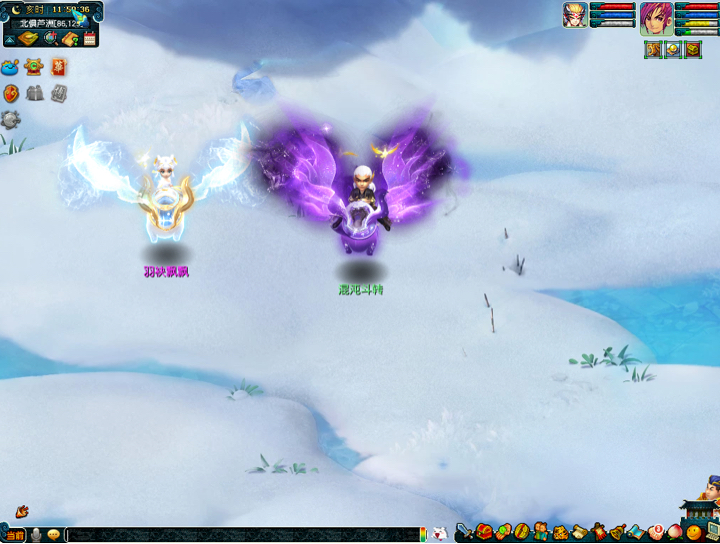
Task: Click the chat input bar
Action: pyautogui.click(x=240, y=536)
